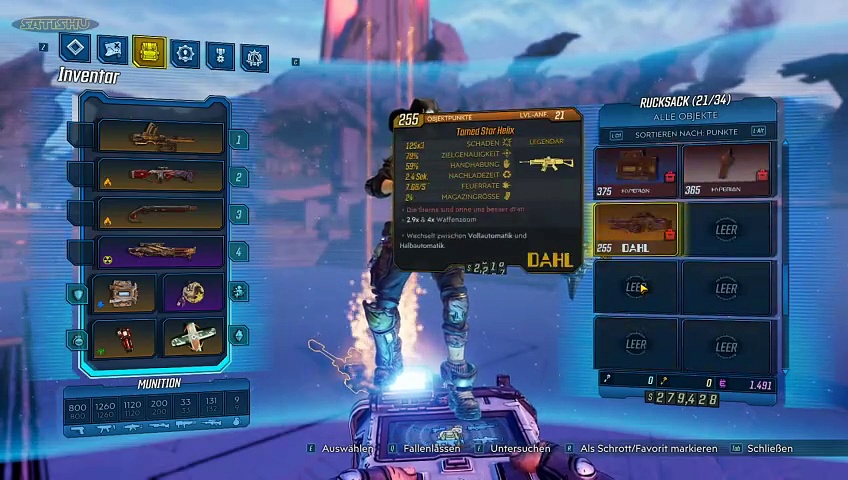Select the weapon in equipped slot 1
Screen dimensions: 848x480
pyautogui.click(x=160, y=137)
